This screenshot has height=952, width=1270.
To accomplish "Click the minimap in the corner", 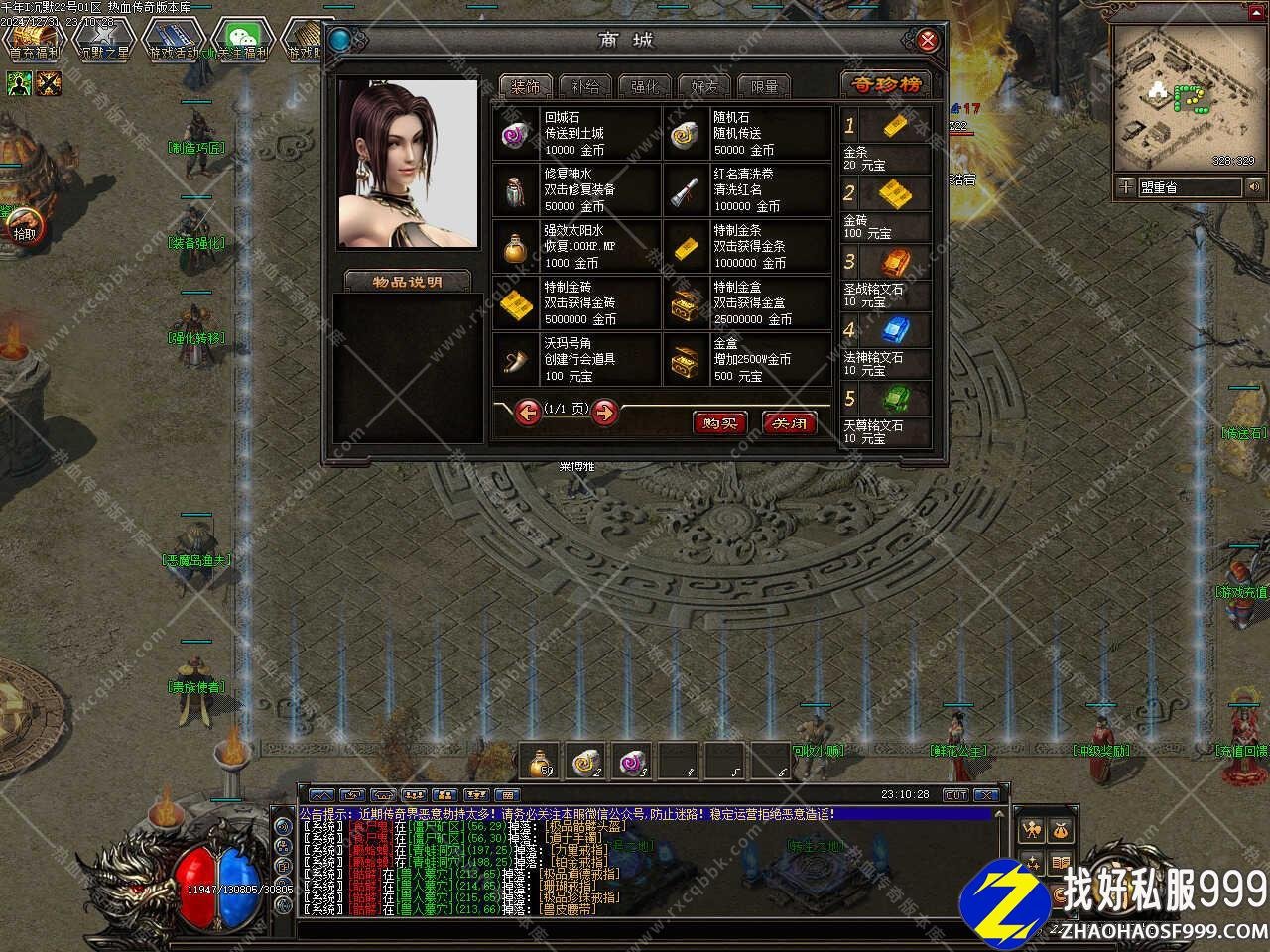I will pyautogui.click(x=1185, y=97).
